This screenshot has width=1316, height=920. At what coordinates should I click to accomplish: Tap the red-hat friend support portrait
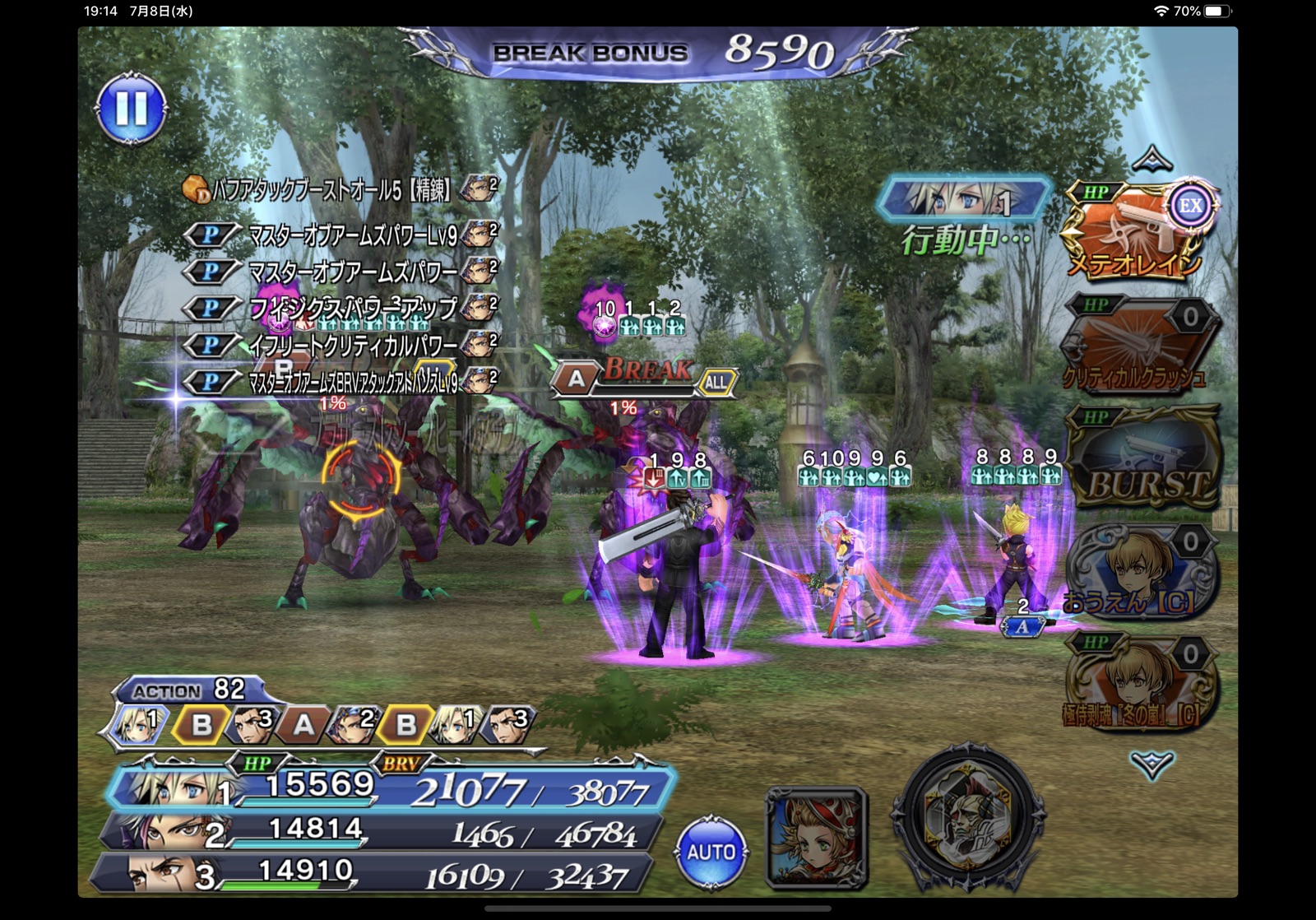pyautogui.click(x=816, y=838)
